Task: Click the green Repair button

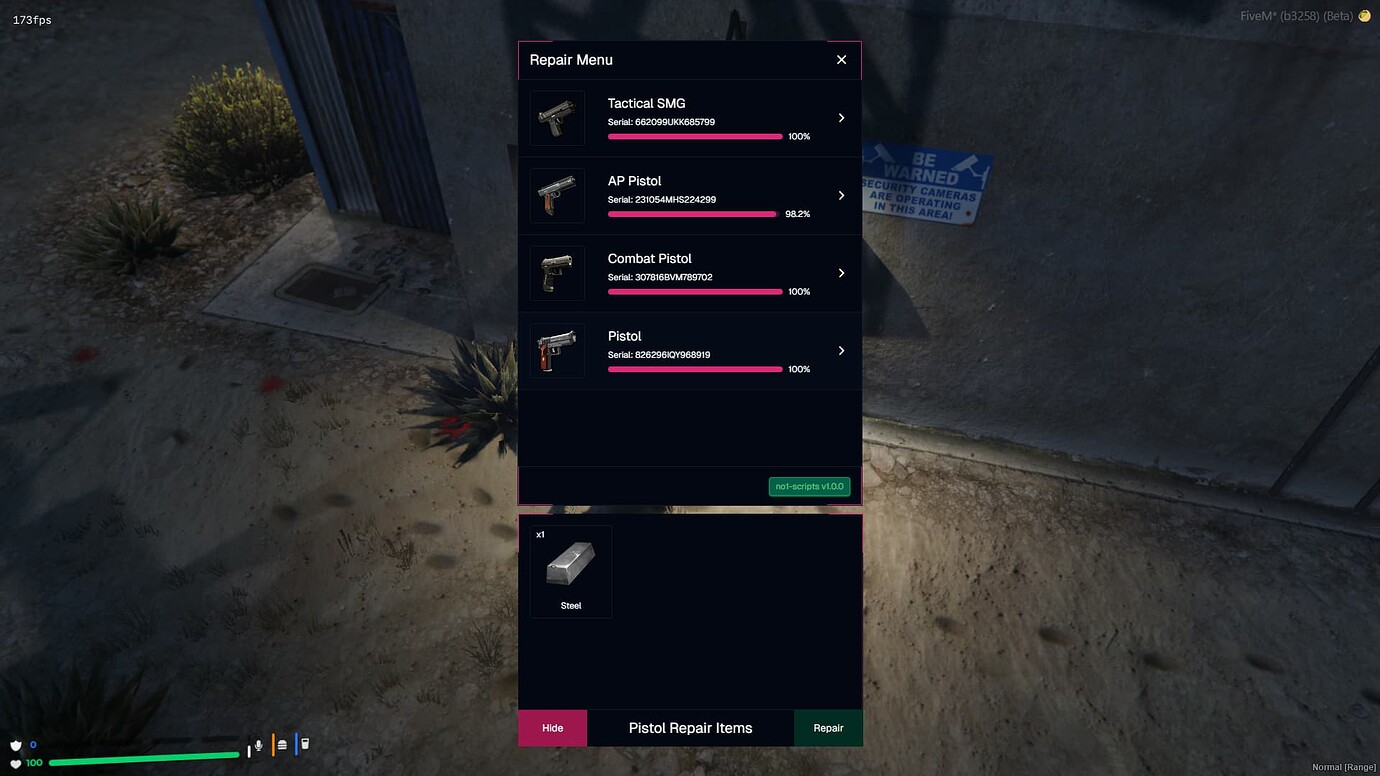Action: coord(828,728)
